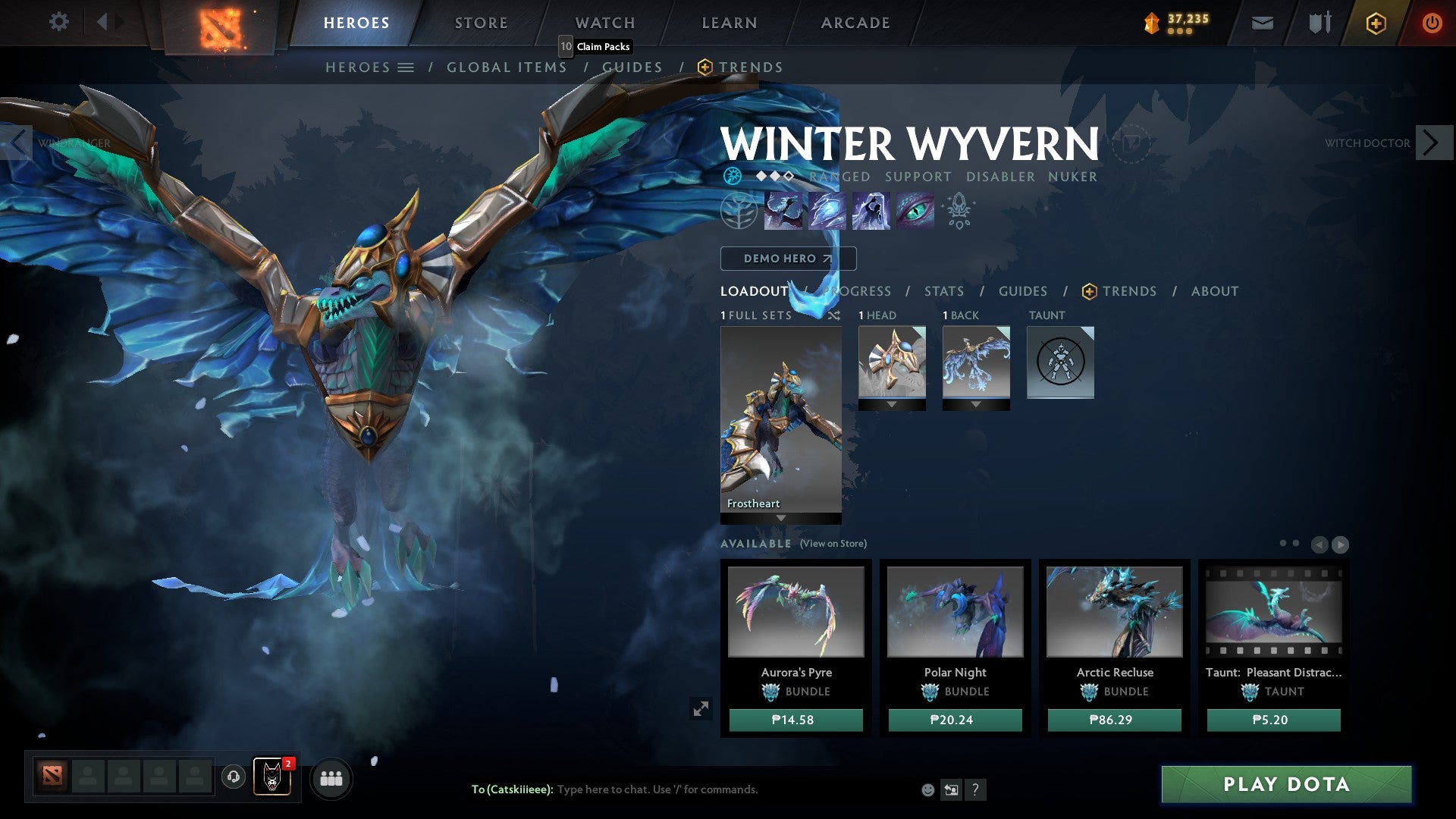Select the Cold Embrace ability icon
Screen dimensions: 1456x819
tap(871, 211)
